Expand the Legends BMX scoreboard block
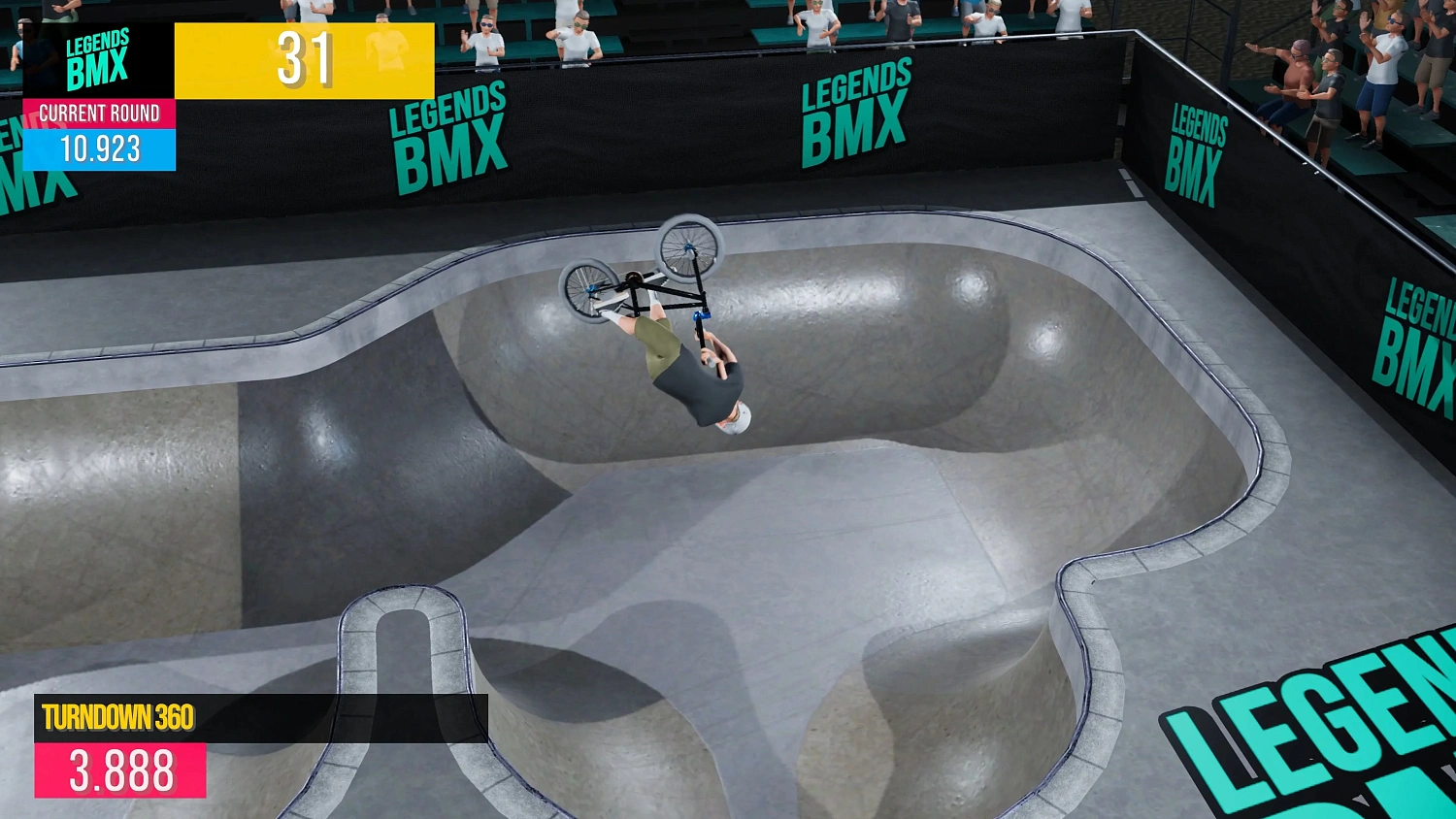 [x=97, y=58]
